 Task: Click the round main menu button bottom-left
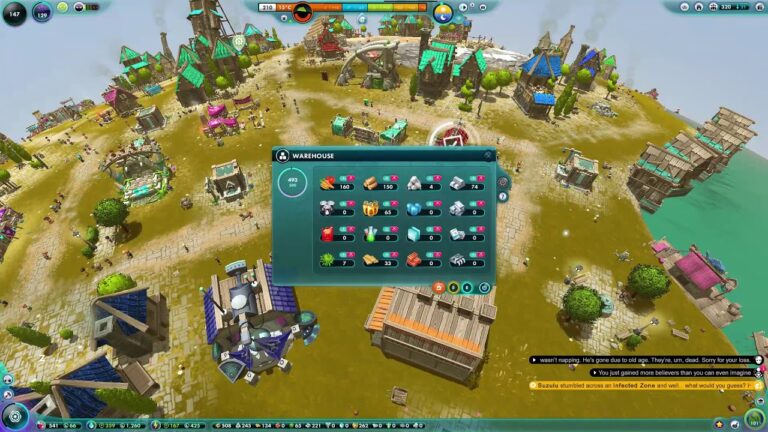tap(14, 416)
